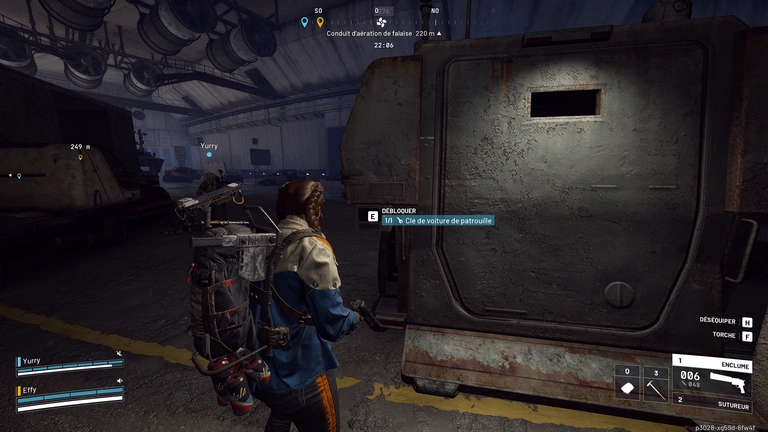Choose the white bandage item slot
The image size is (768, 432).
[627, 384]
